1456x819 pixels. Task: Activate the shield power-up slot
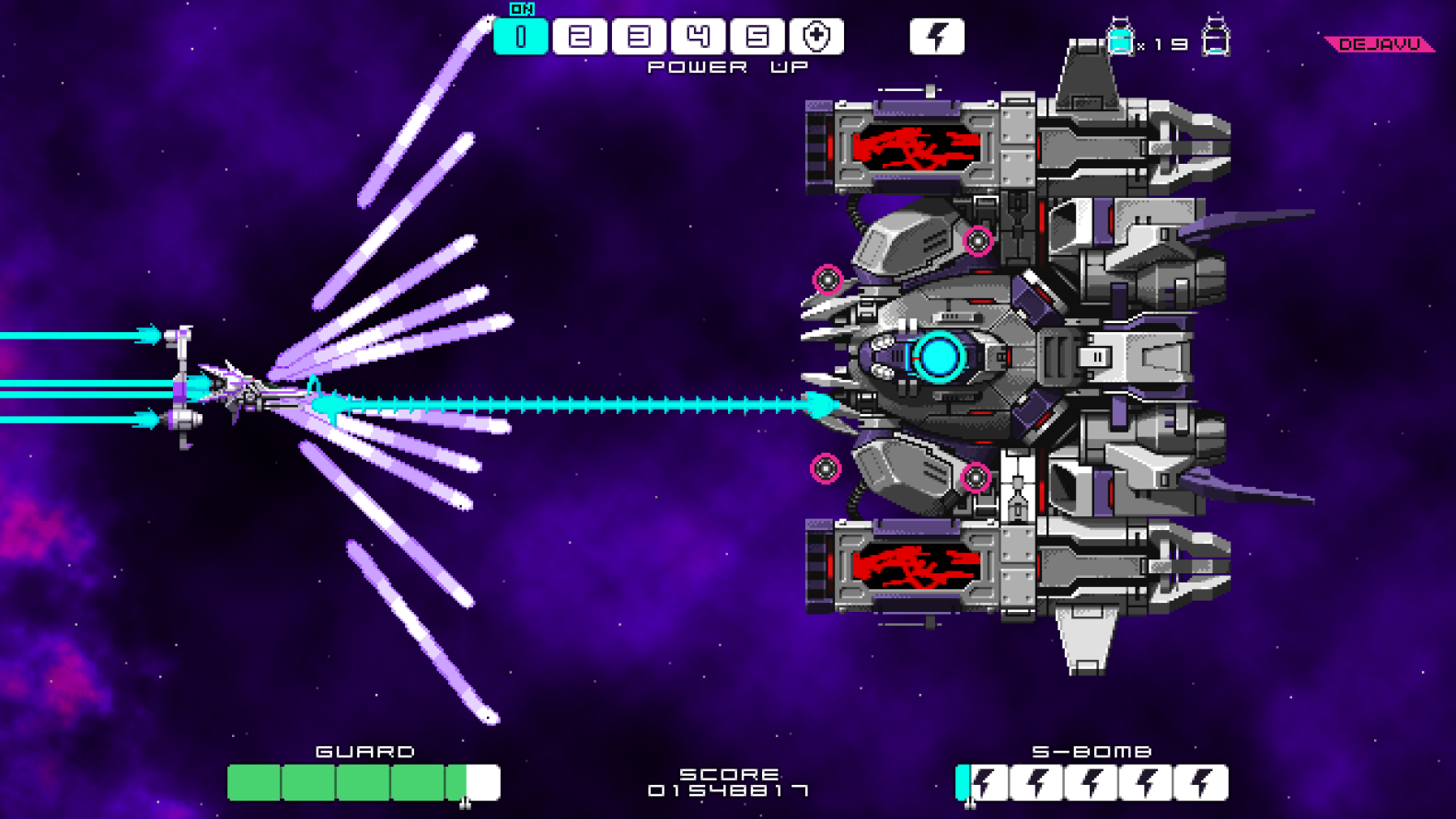tap(816, 37)
